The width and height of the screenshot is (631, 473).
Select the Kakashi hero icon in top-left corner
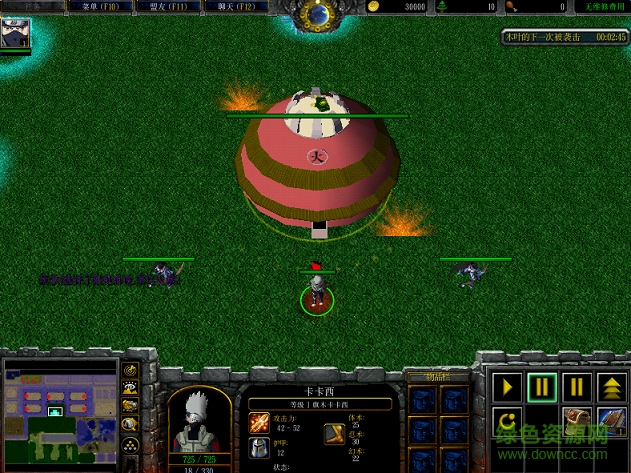[x=16, y=34]
